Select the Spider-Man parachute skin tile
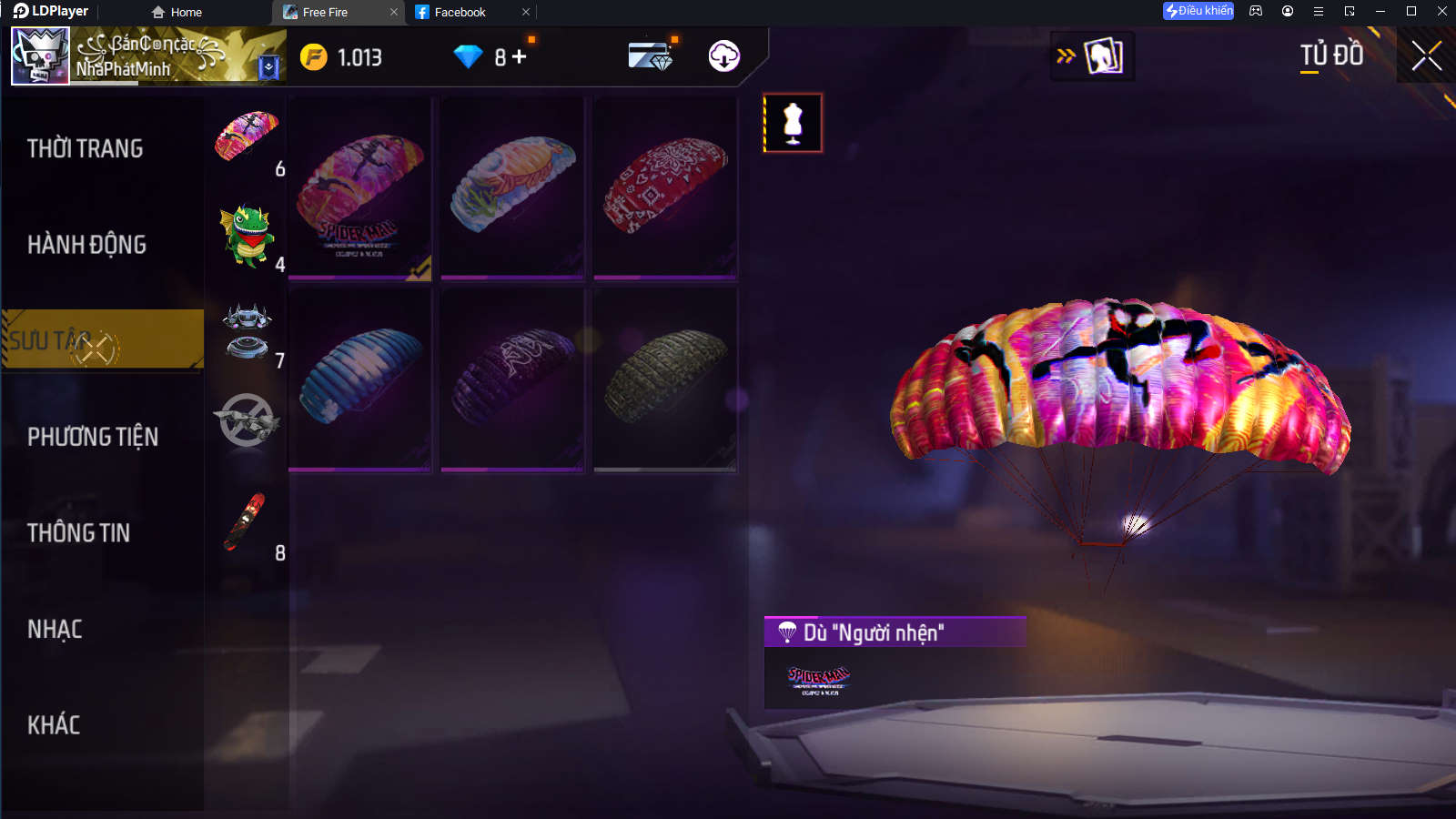1456x819 pixels. click(x=360, y=188)
